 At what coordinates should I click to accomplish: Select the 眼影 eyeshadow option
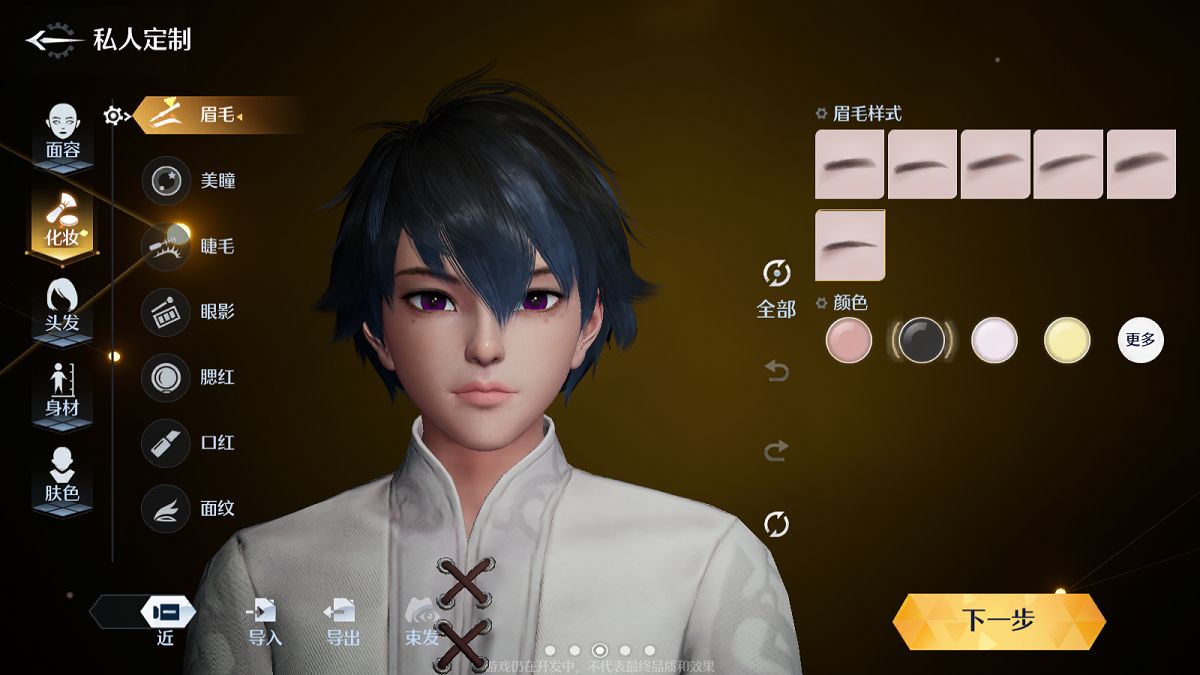click(166, 312)
